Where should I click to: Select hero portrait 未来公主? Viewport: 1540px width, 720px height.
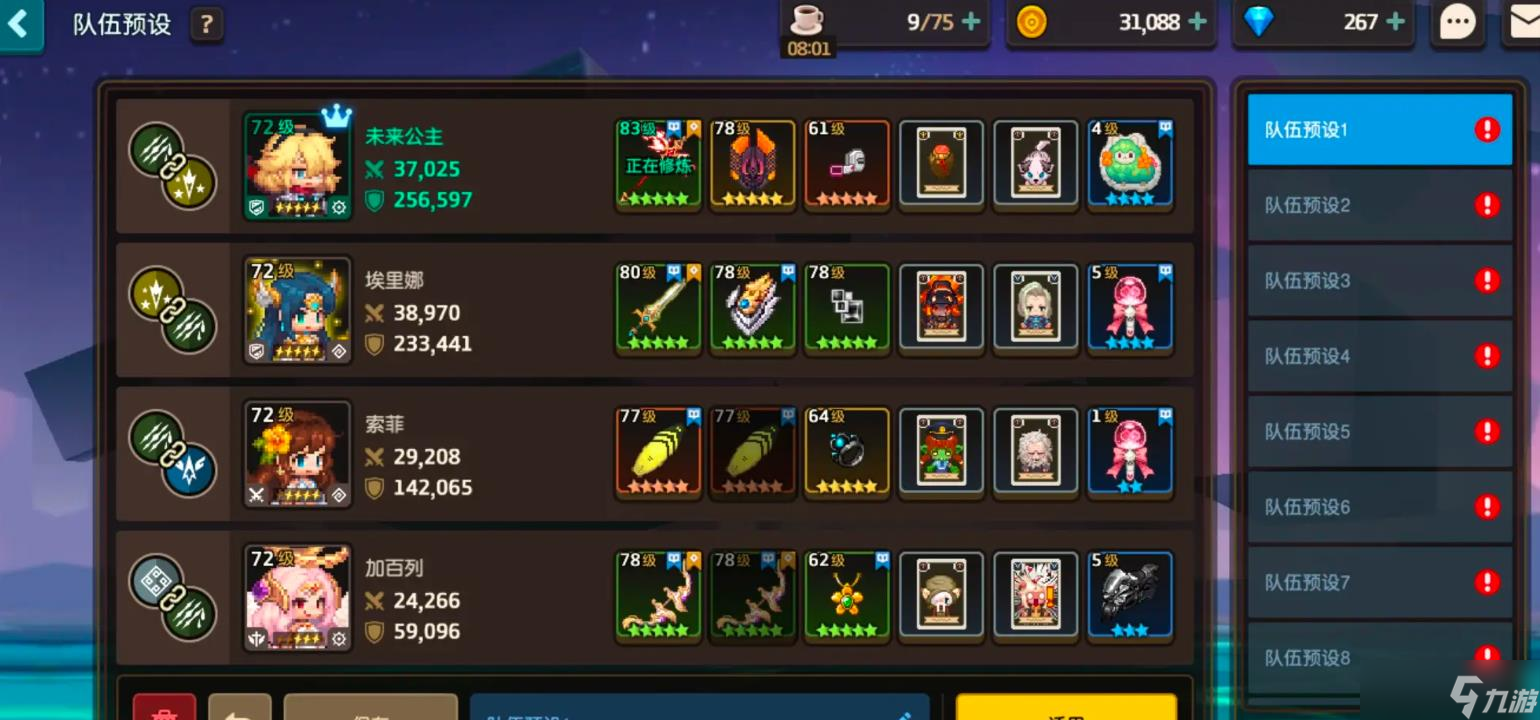click(298, 166)
